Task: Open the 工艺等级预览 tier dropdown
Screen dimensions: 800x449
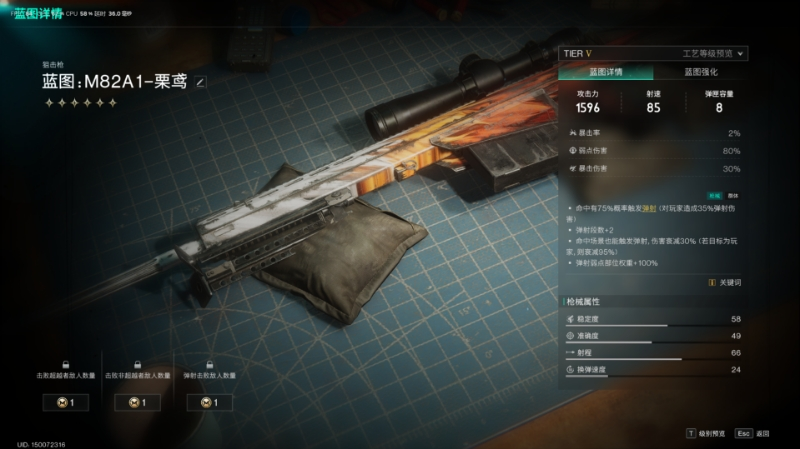Action: click(x=713, y=53)
